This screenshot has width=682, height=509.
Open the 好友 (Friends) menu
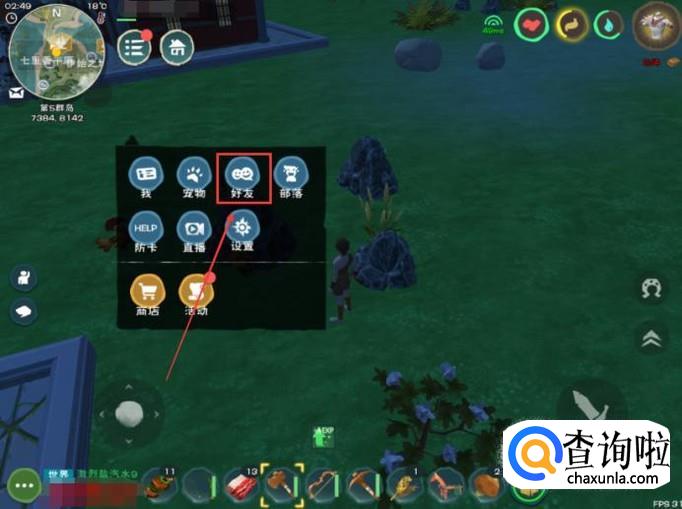coord(241,174)
